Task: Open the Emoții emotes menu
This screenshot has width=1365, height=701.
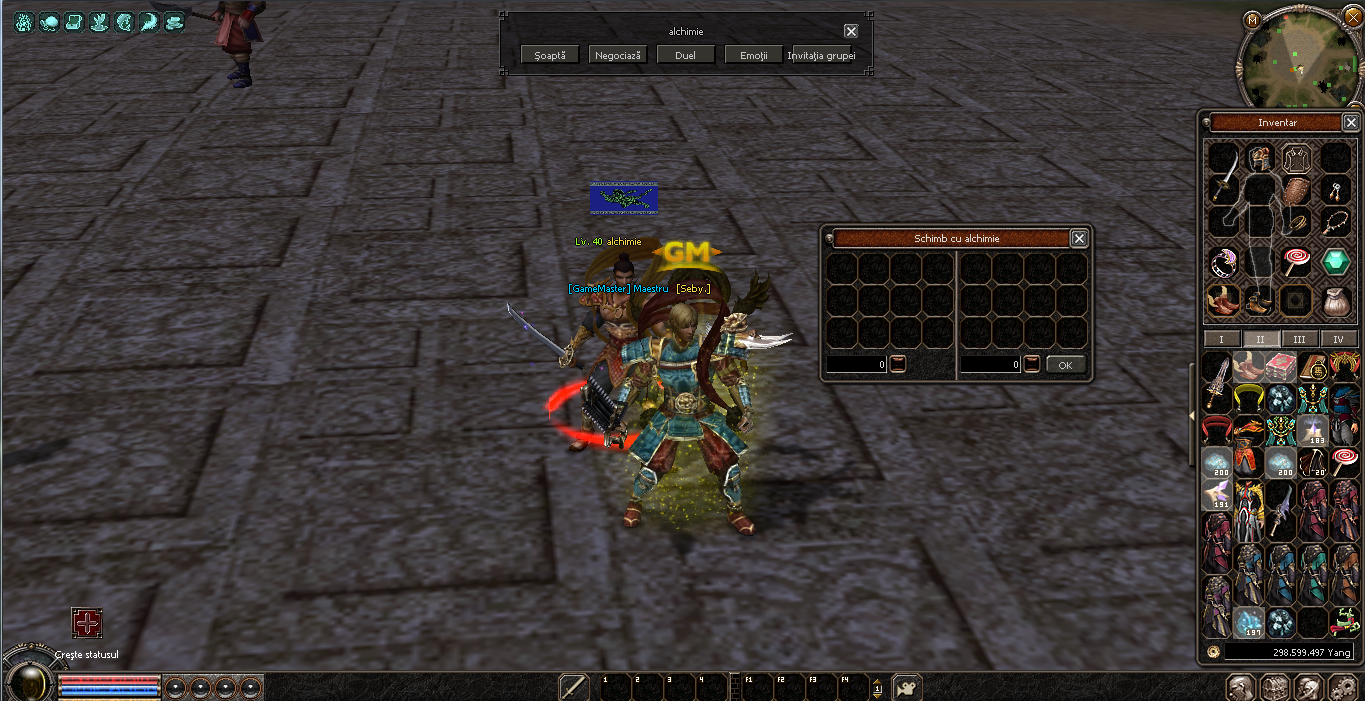Action: [x=754, y=55]
